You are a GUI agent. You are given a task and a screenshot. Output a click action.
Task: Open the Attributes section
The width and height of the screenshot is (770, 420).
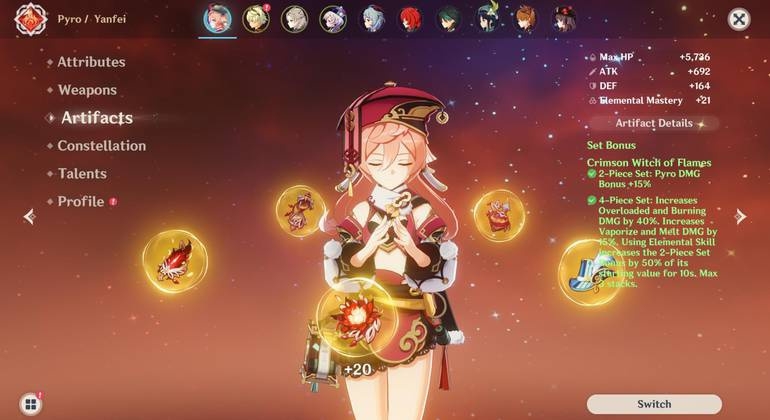pyautogui.click(x=91, y=62)
